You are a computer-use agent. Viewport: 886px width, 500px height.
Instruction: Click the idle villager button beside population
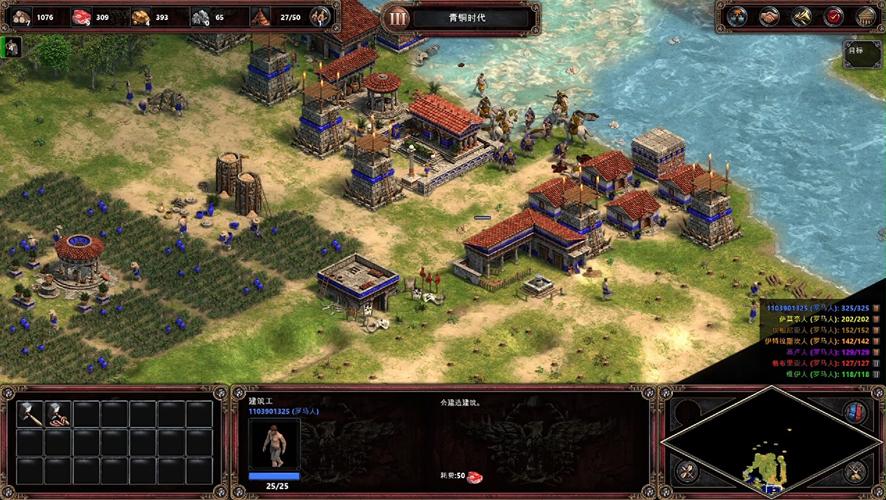pos(320,16)
